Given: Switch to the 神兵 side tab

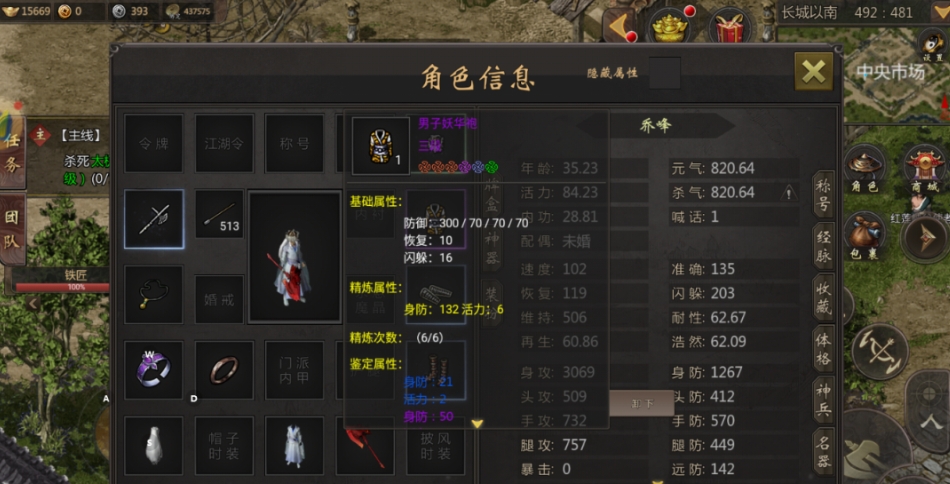Looking at the screenshot, I should click(x=824, y=399).
